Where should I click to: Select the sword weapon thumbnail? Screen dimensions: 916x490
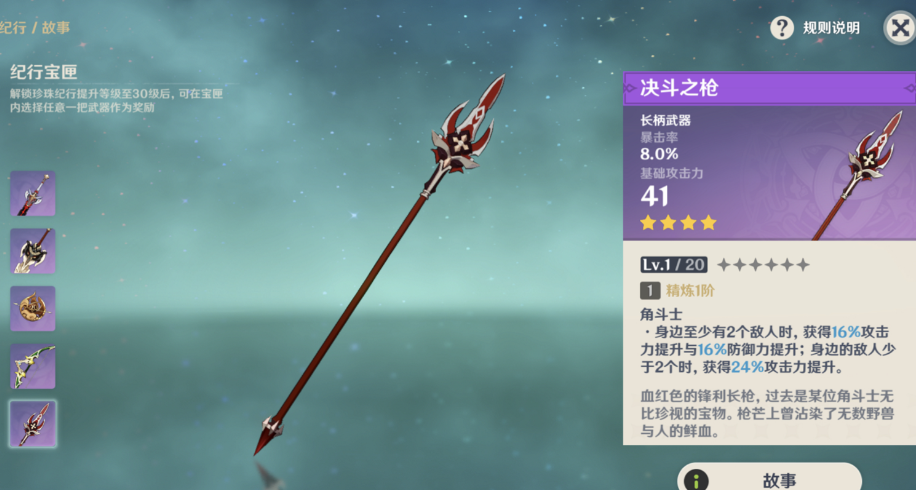tap(33, 193)
